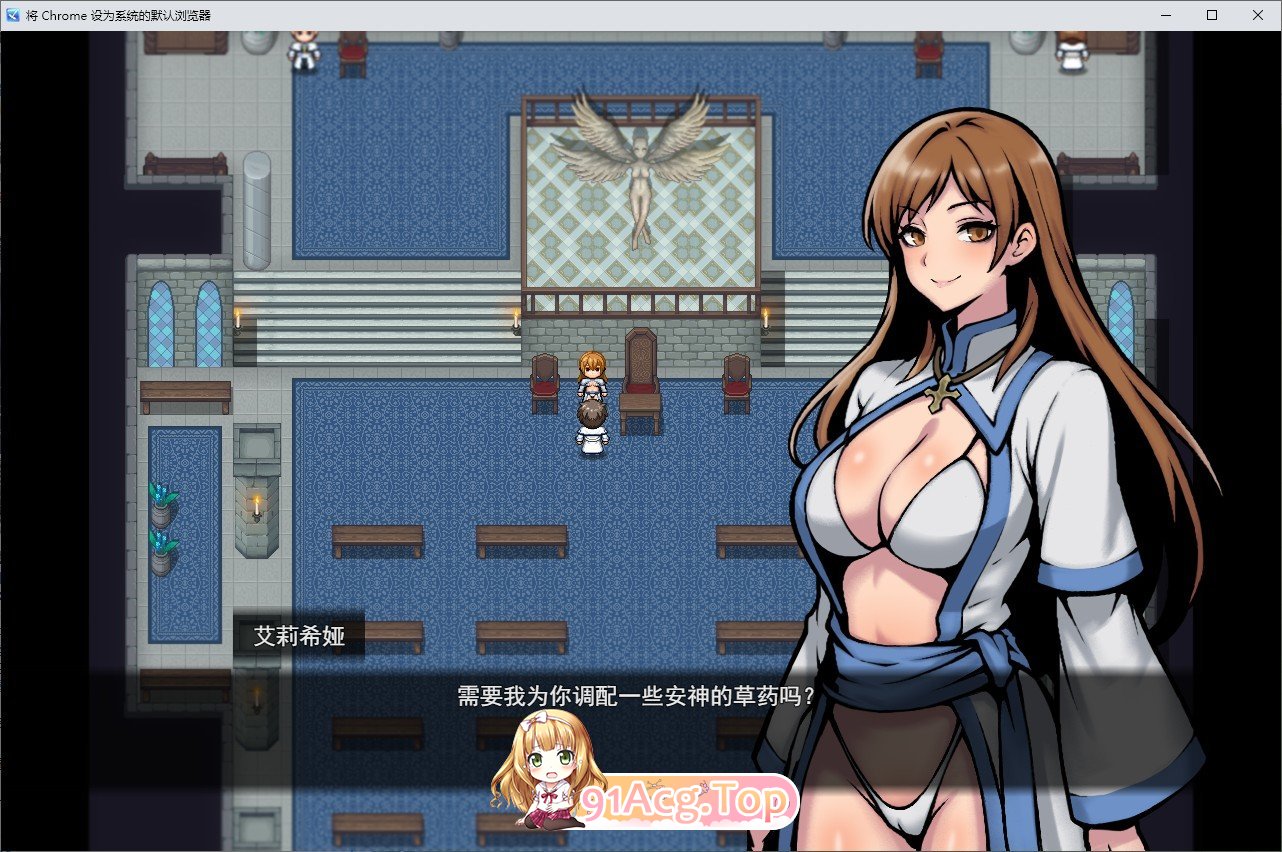Minimize the game window
Image resolution: width=1282 pixels, height=852 pixels.
[x=1163, y=15]
